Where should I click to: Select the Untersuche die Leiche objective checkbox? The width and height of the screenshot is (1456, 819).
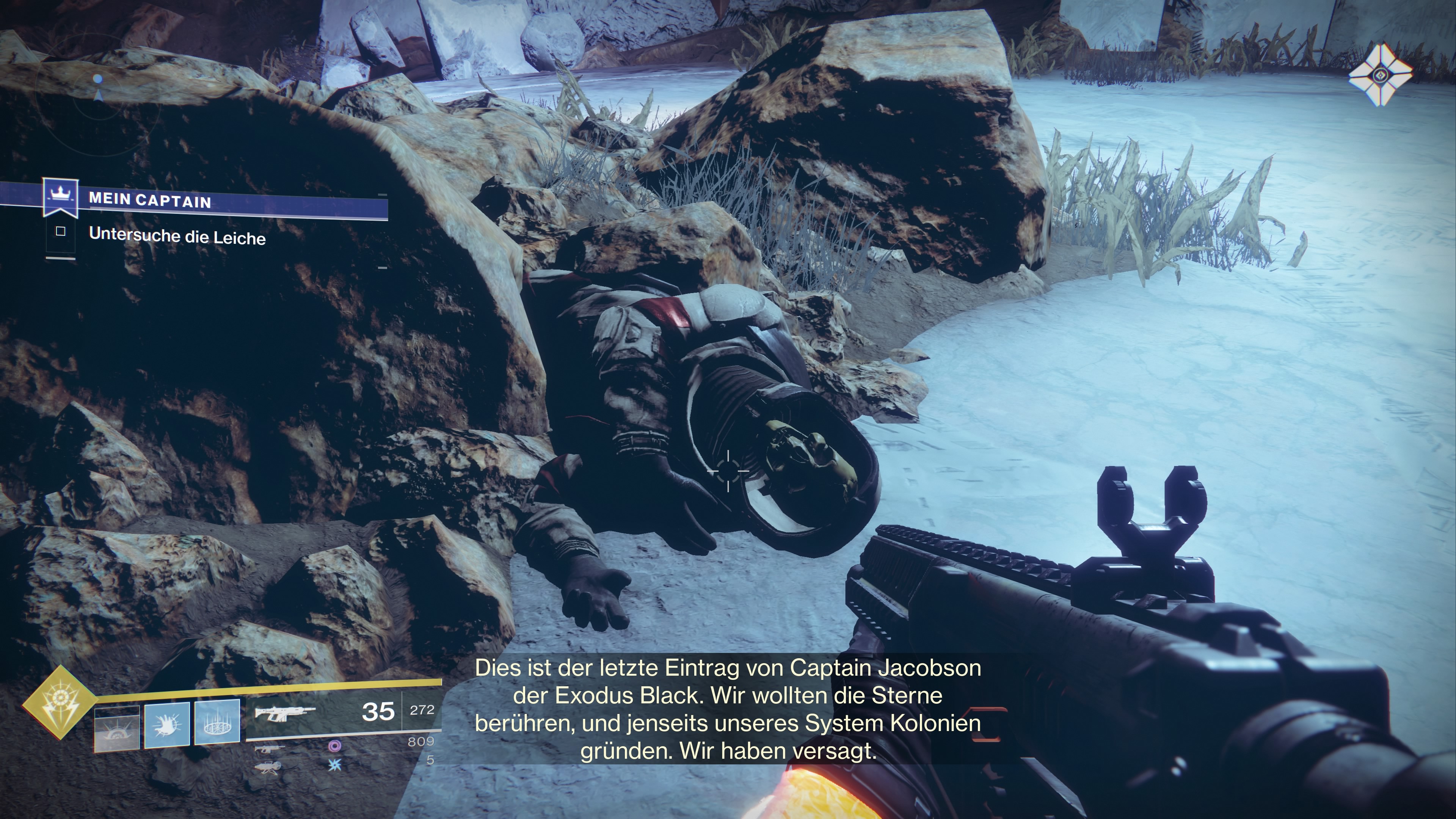[61, 231]
